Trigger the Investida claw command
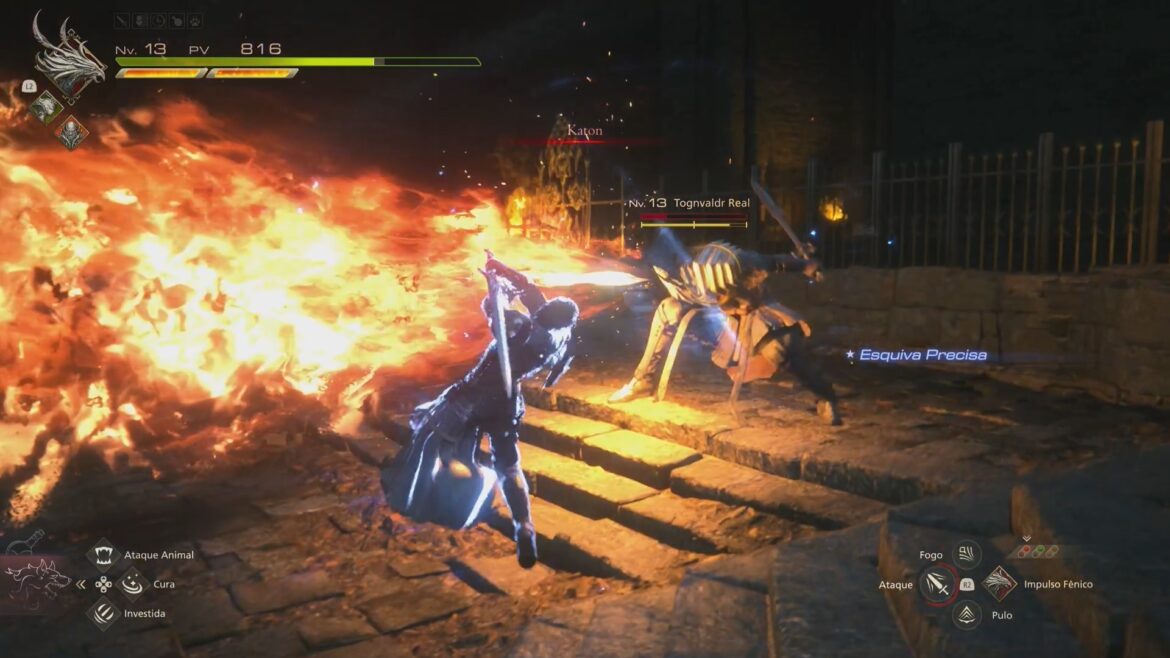 coord(105,613)
